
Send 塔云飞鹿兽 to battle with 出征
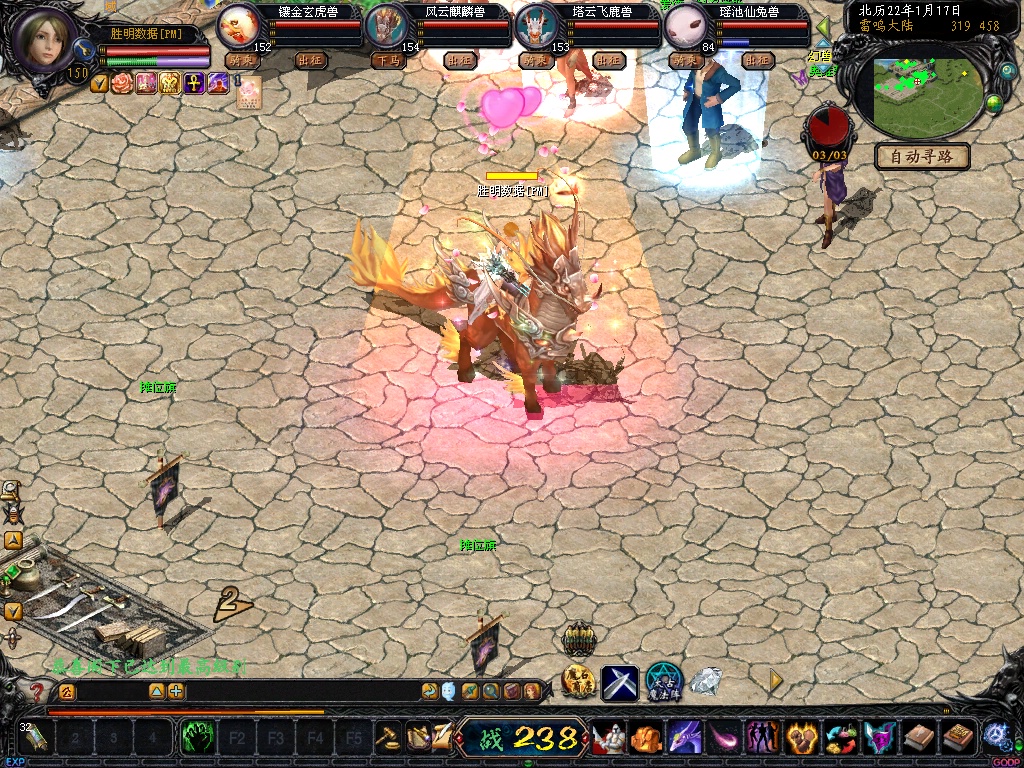tap(608, 60)
